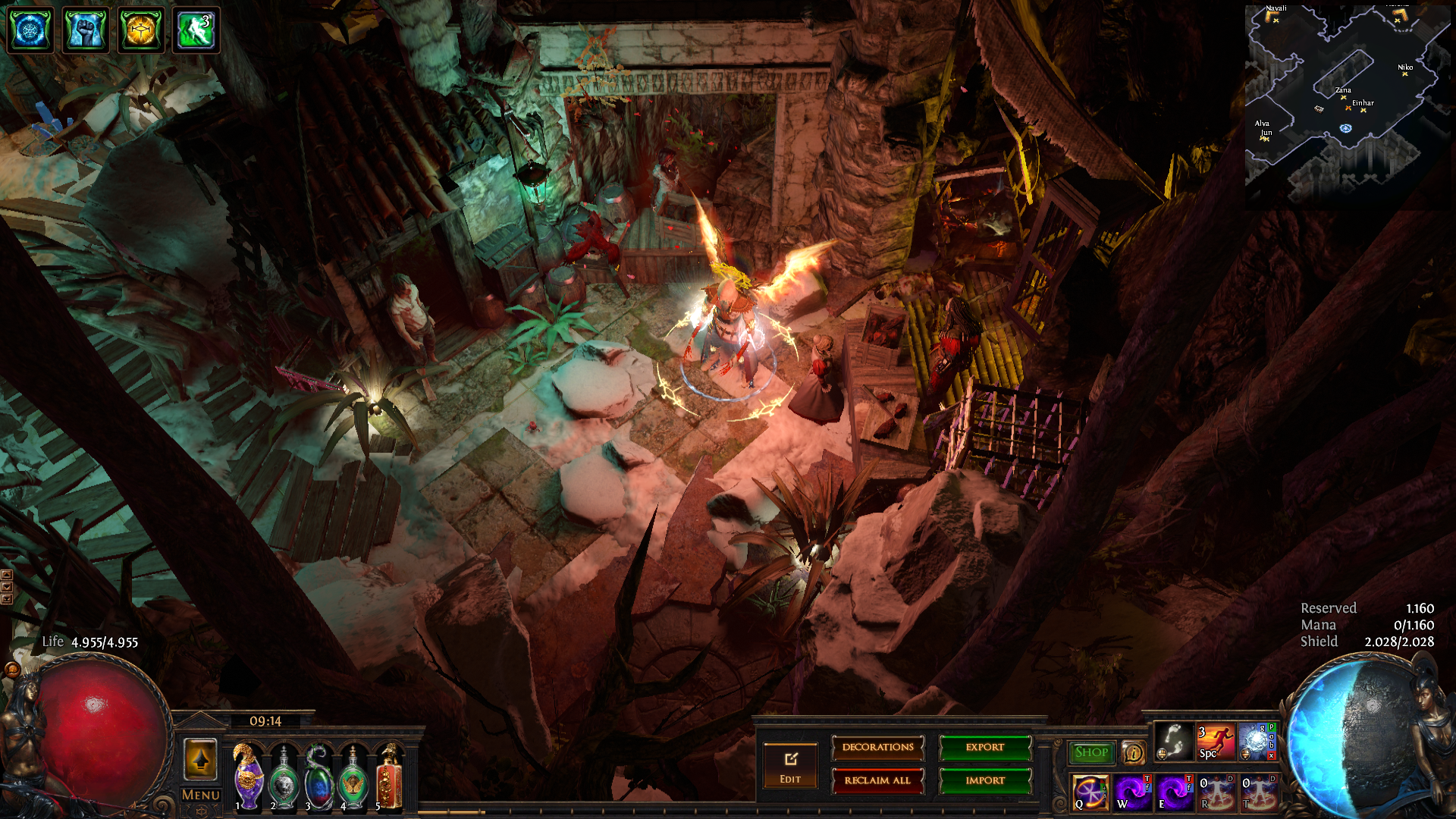The width and height of the screenshot is (1456, 819).
Task: Select the orbiting purple orb Q skill
Action: [1090, 792]
